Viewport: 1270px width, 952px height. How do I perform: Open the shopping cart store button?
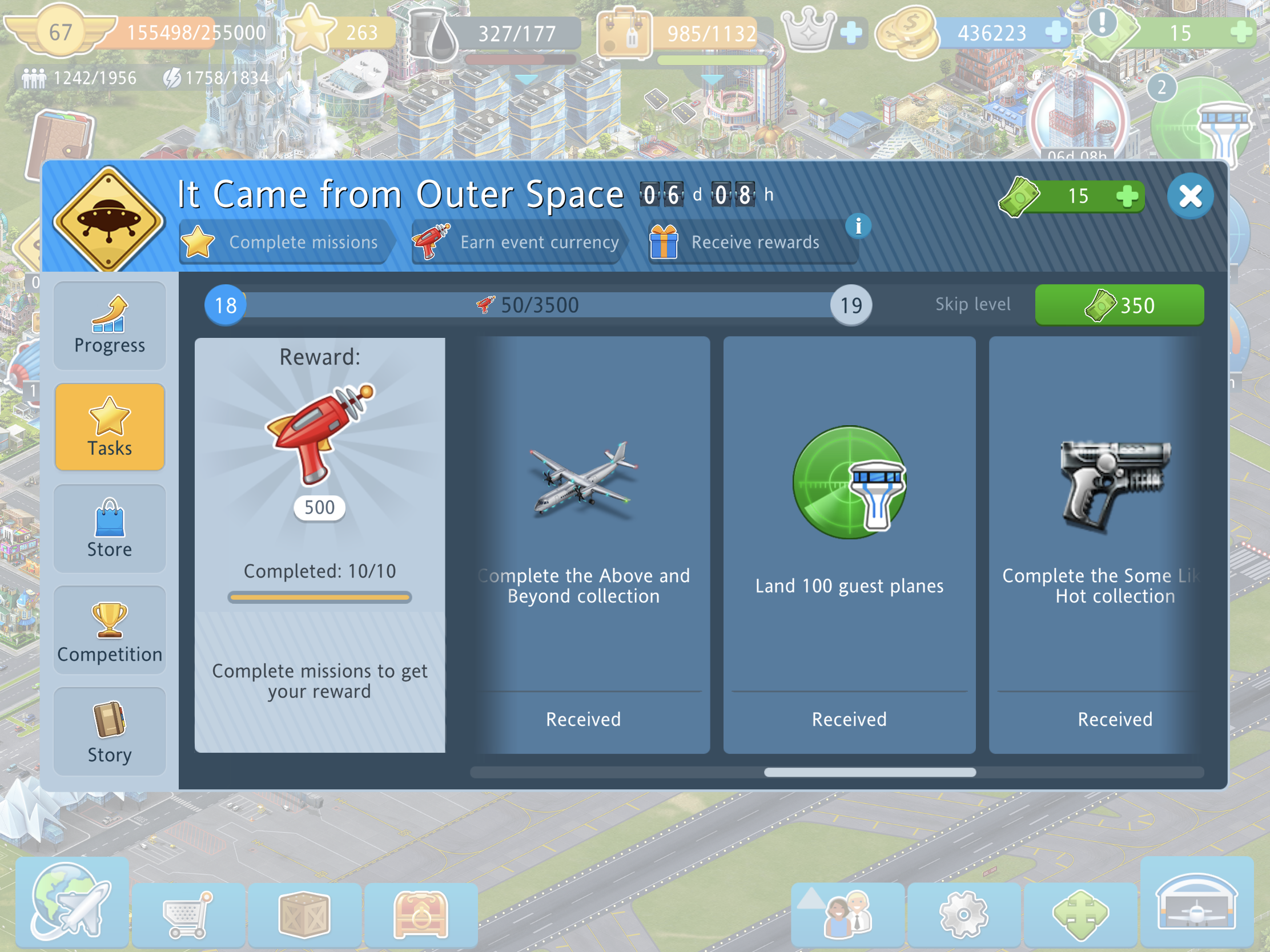point(188,914)
